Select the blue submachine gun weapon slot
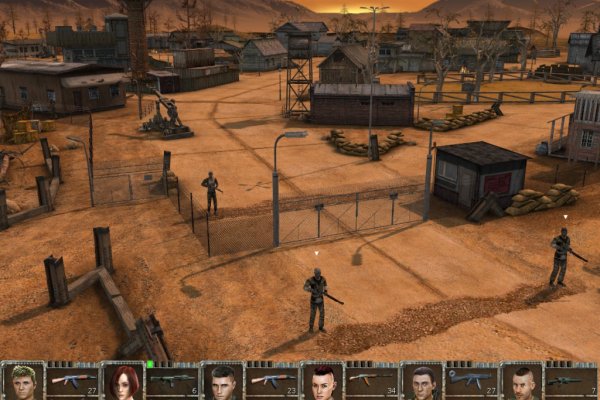This screenshot has height=400, width=600. 470,381
